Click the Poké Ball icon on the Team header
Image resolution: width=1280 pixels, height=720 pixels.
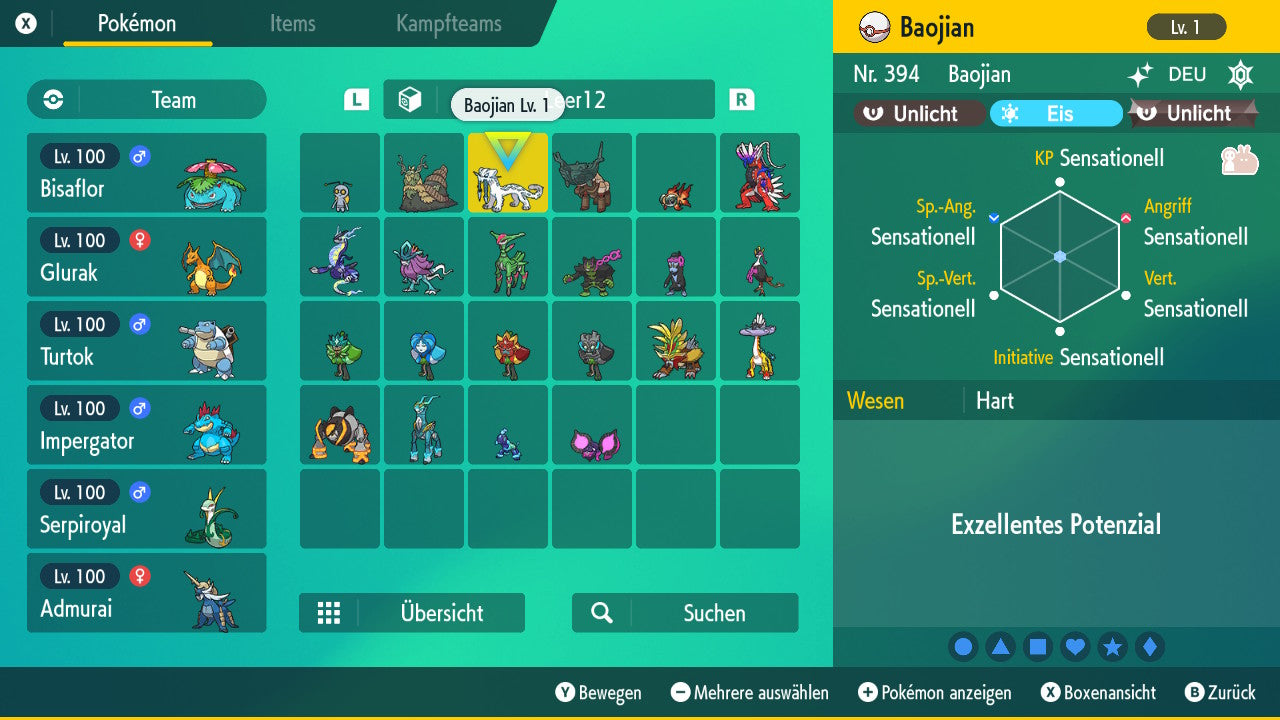pyautogui.click(x=51, y=100)
